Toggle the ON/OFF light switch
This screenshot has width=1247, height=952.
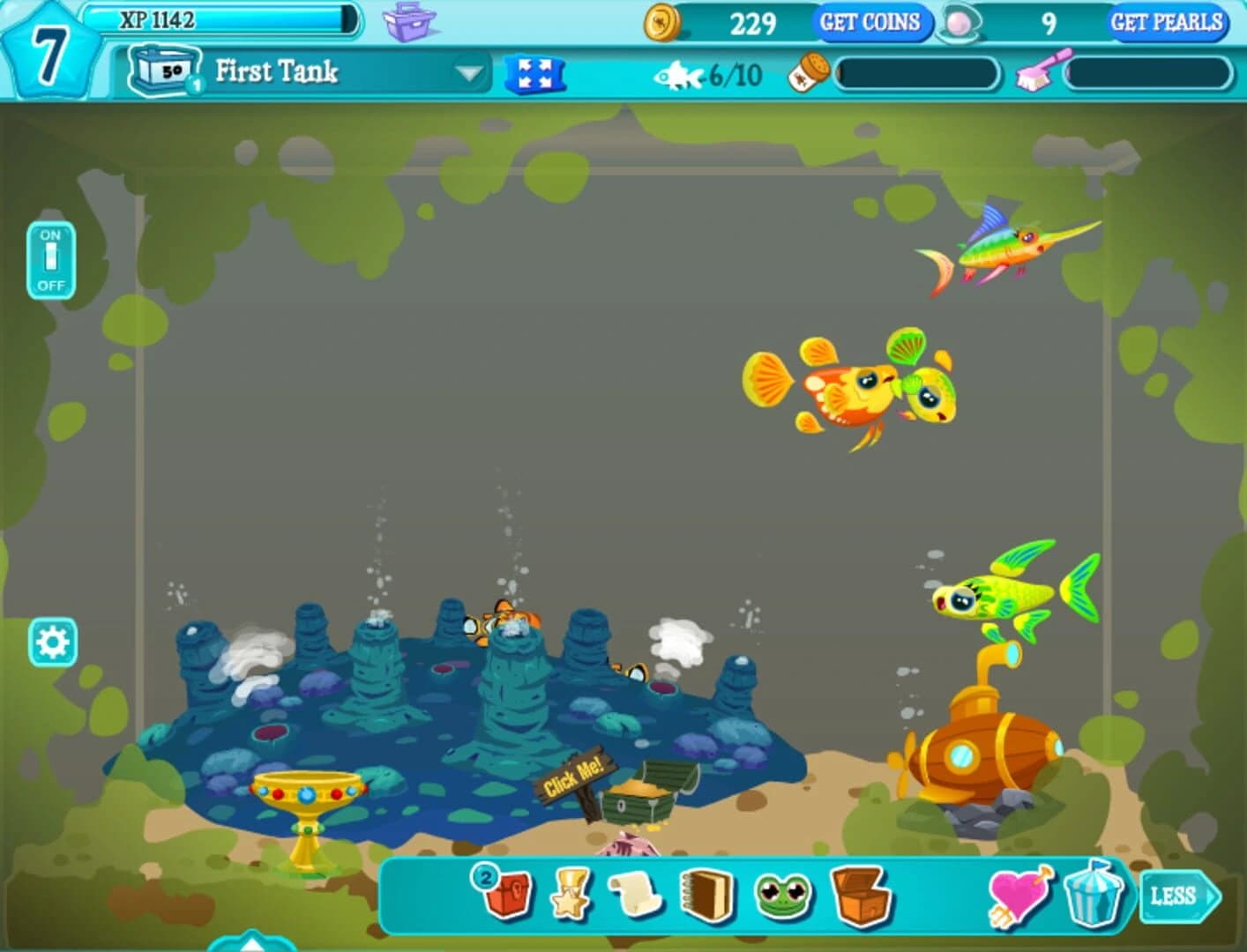pyautogui.click(x=50, y=259)
